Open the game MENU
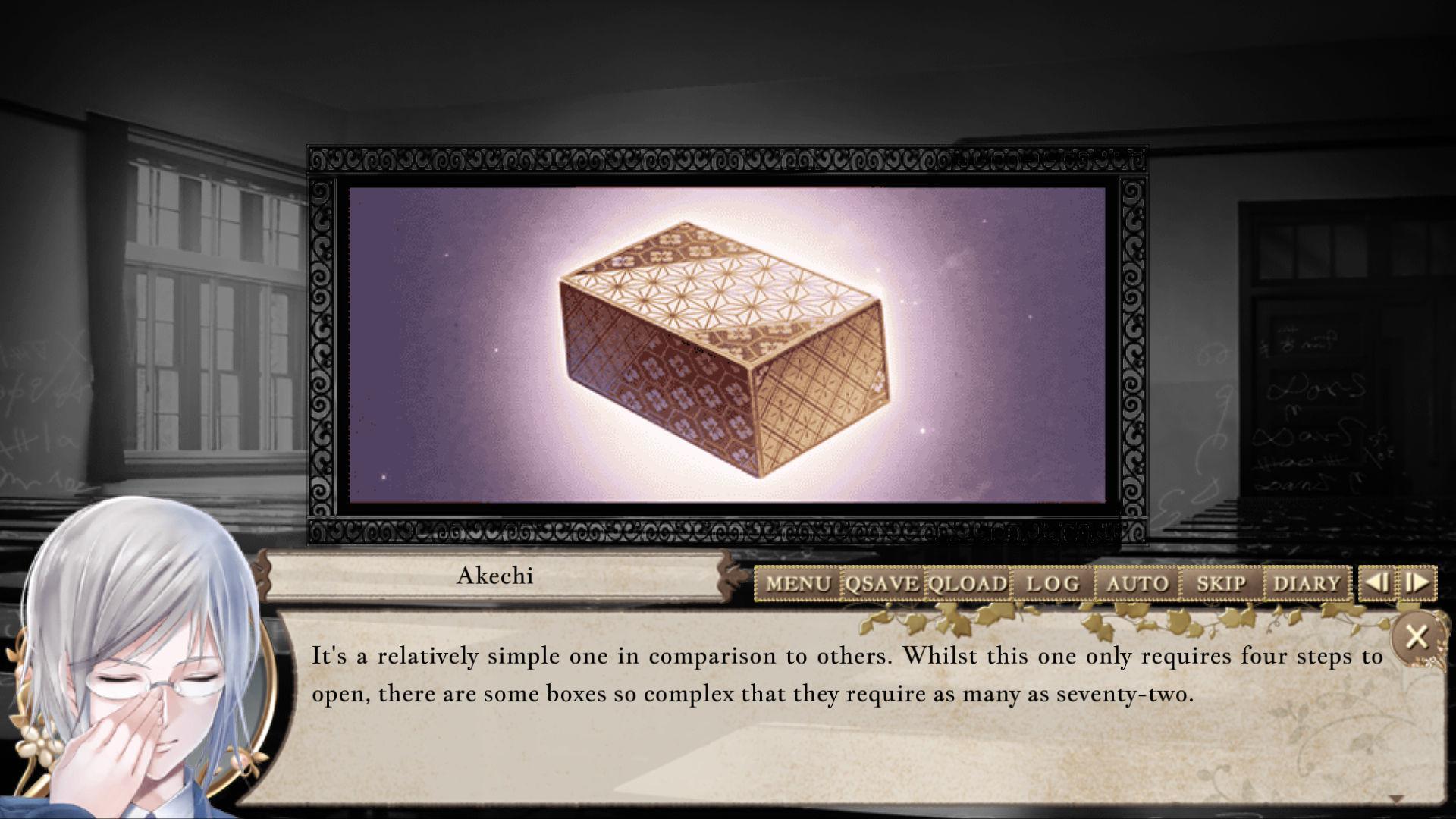The image size is (1456, 819). point(799,584)
